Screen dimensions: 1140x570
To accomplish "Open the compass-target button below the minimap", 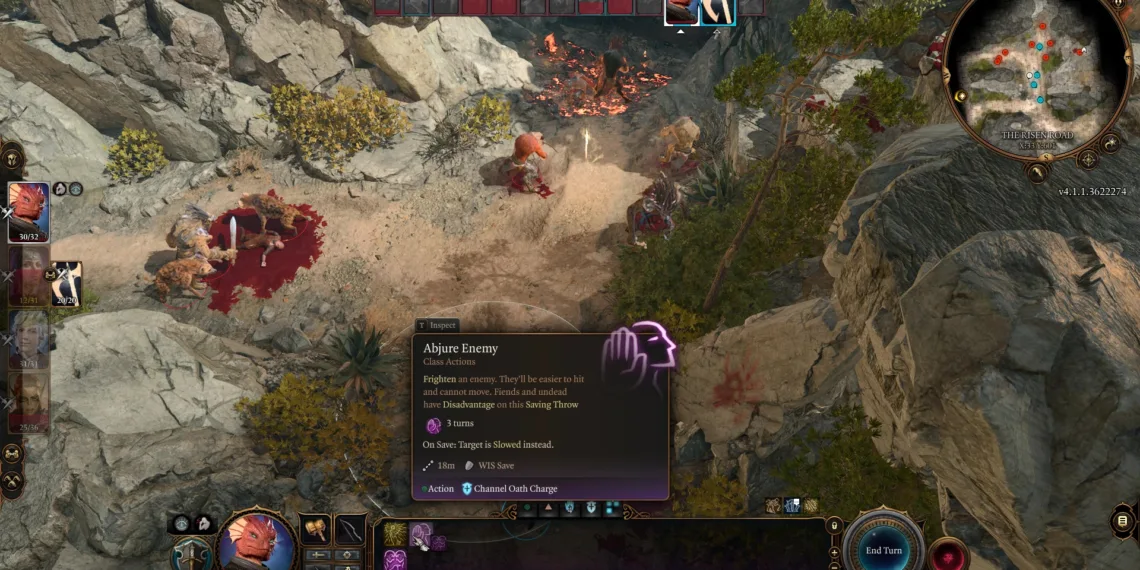I will coord(1088,158).
